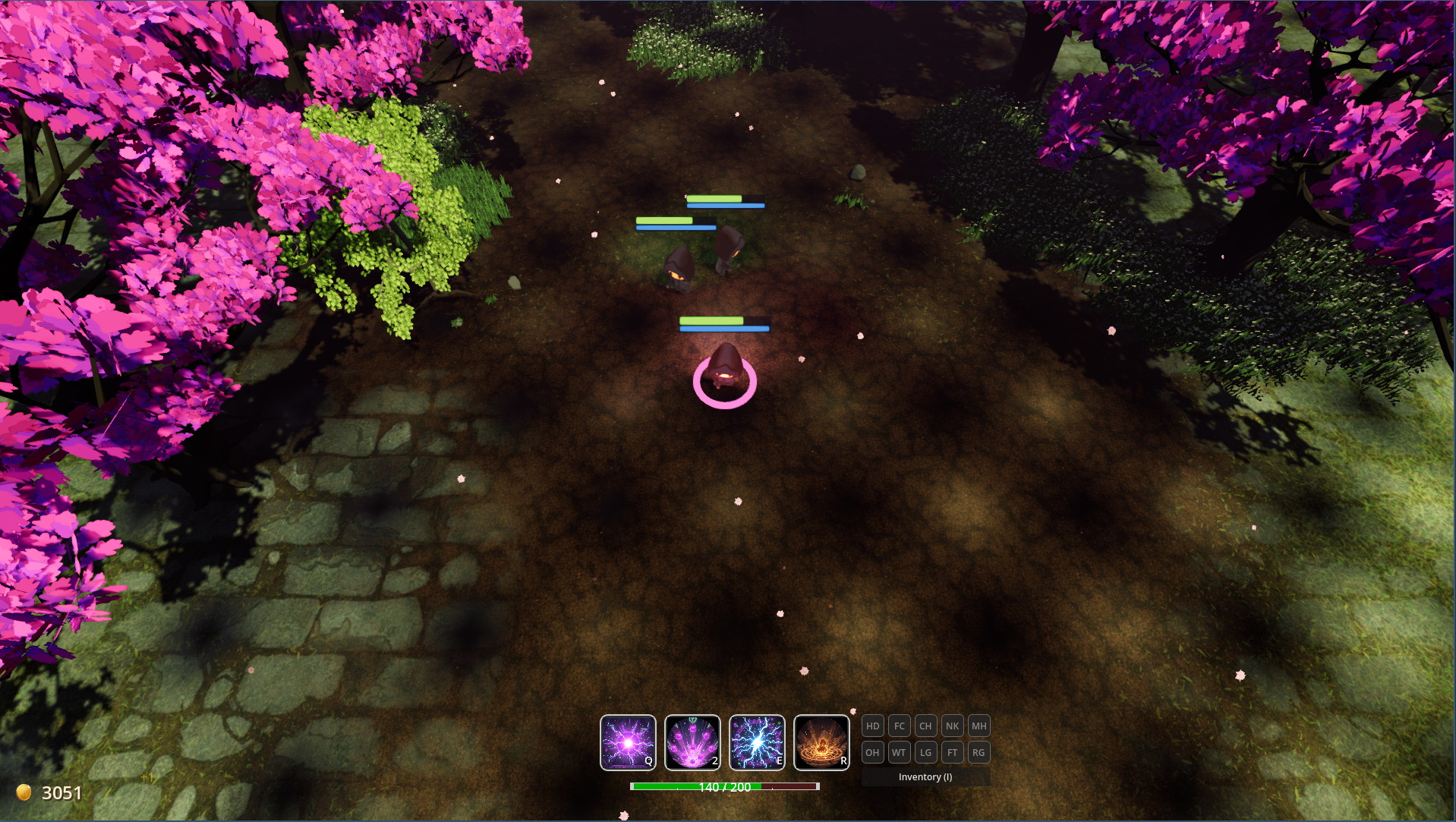Choose the LG equipment slot
Screen dimensions: 1456x822
point(925,753)
